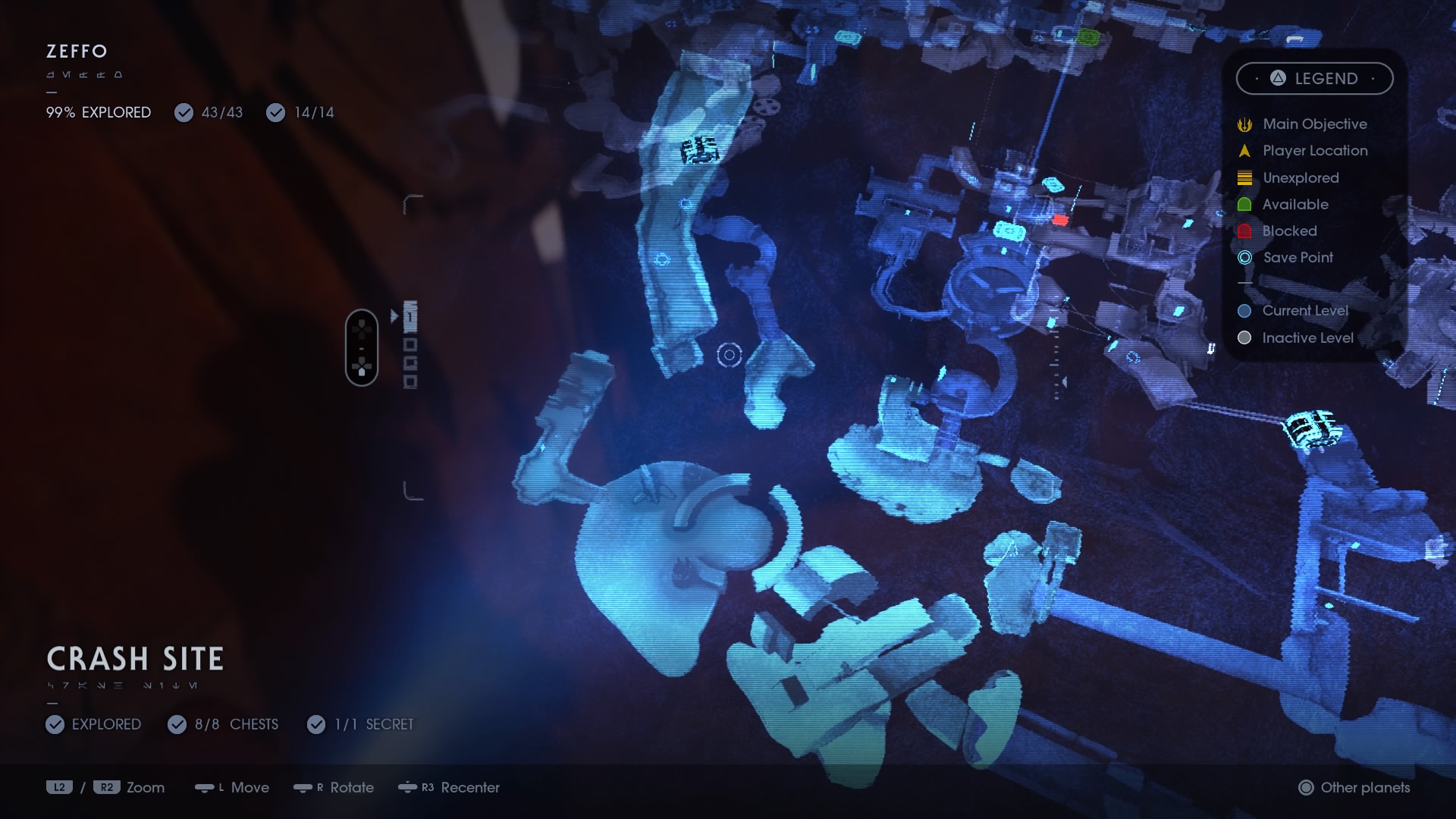The height and width of the screenshot is (819, 1456).
Task: Toggle the Current Level indicator
Action: coord(1244,310)
